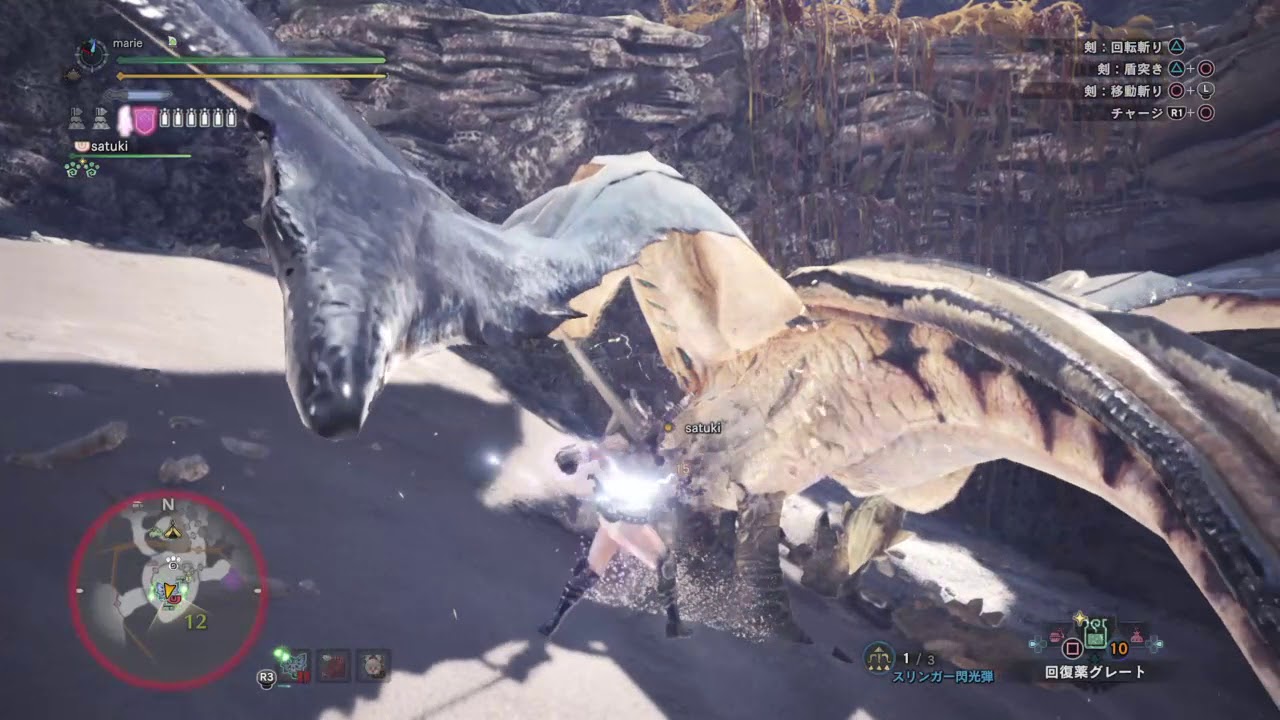Select the slinger flash pod ammo icon
Image resolution: width=1280 pixels, height=720 pixels.
point(878,657)
